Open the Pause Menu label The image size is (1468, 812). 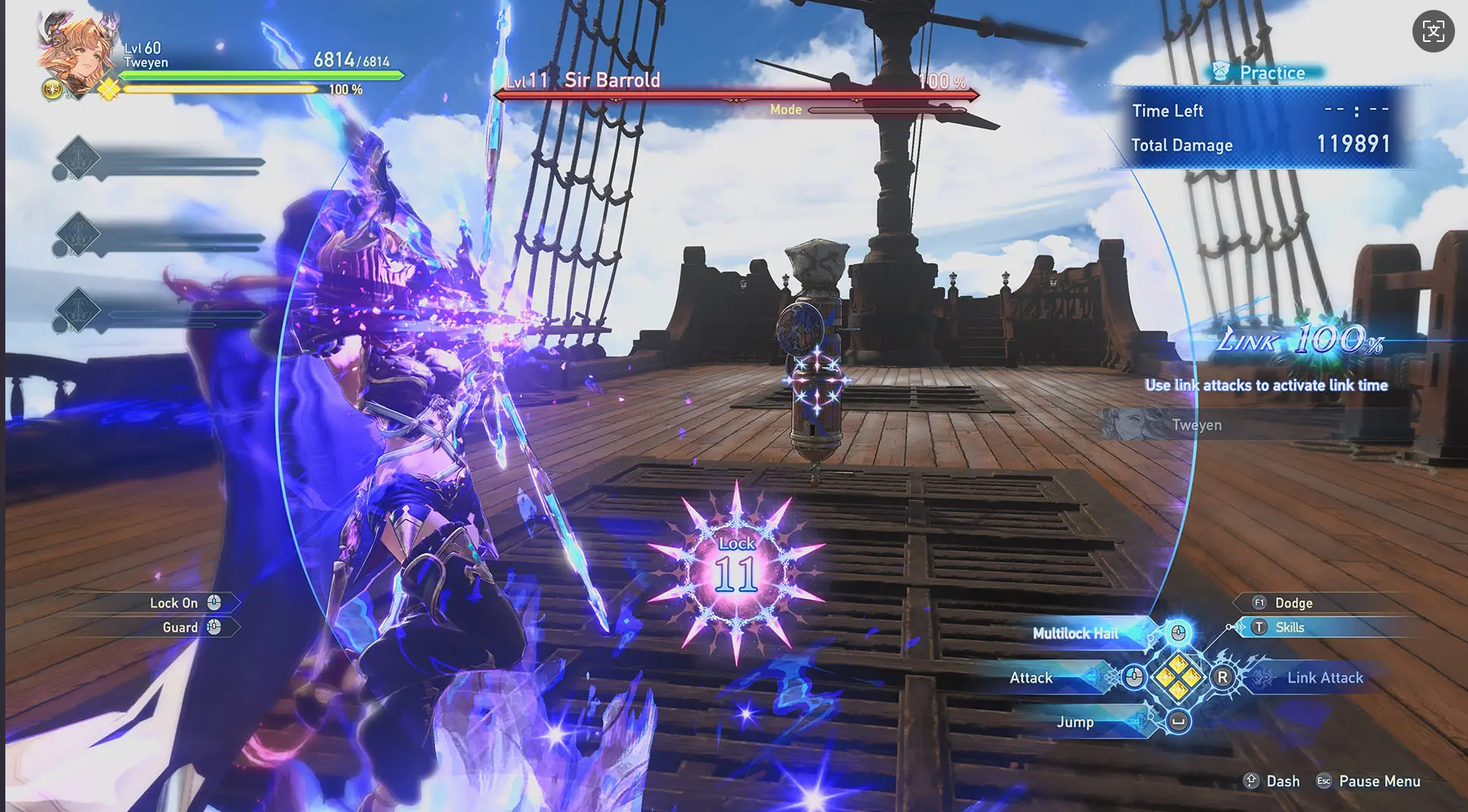tap(1379, 782)
